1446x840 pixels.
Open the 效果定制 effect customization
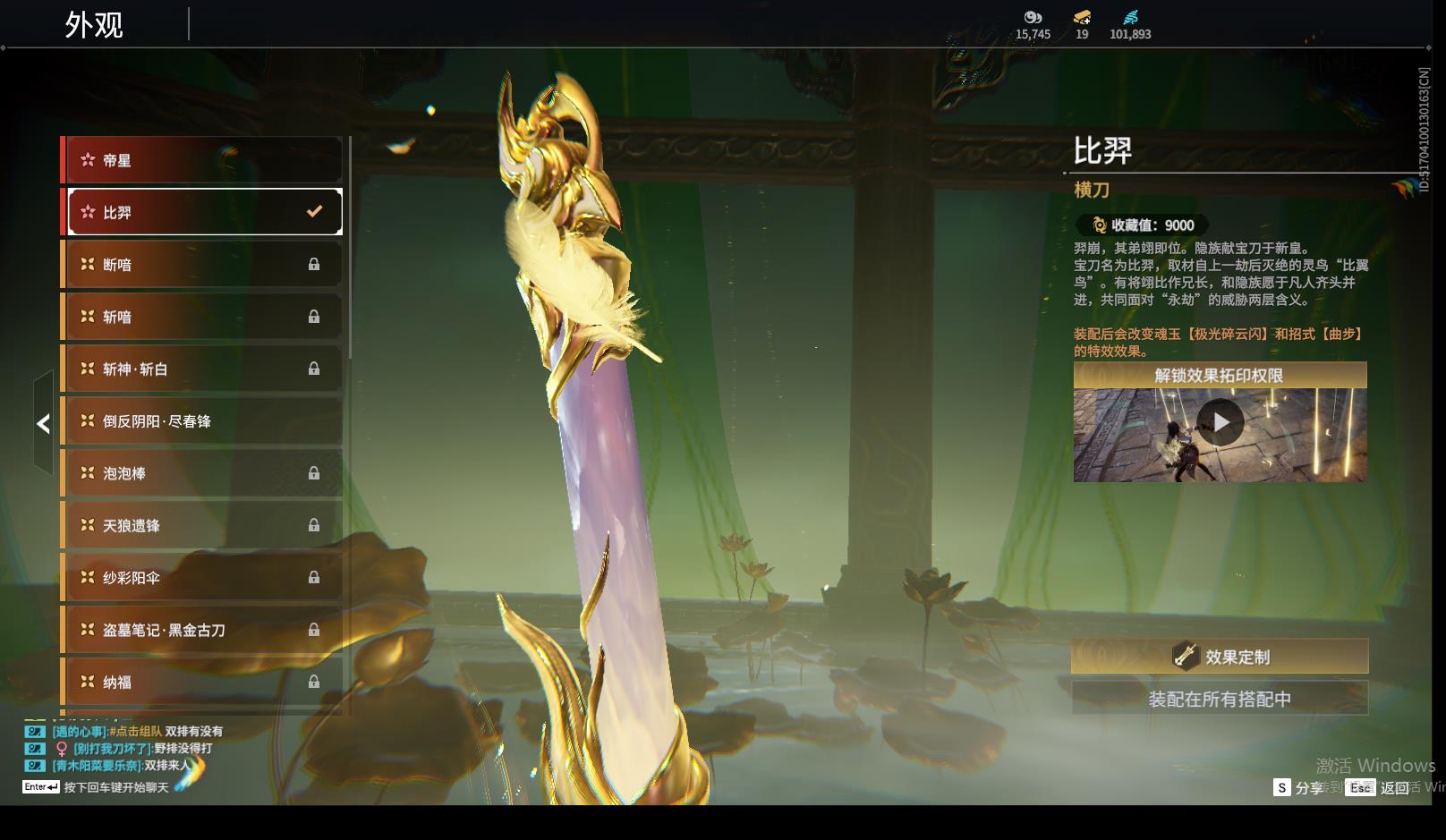point(1220,657)
